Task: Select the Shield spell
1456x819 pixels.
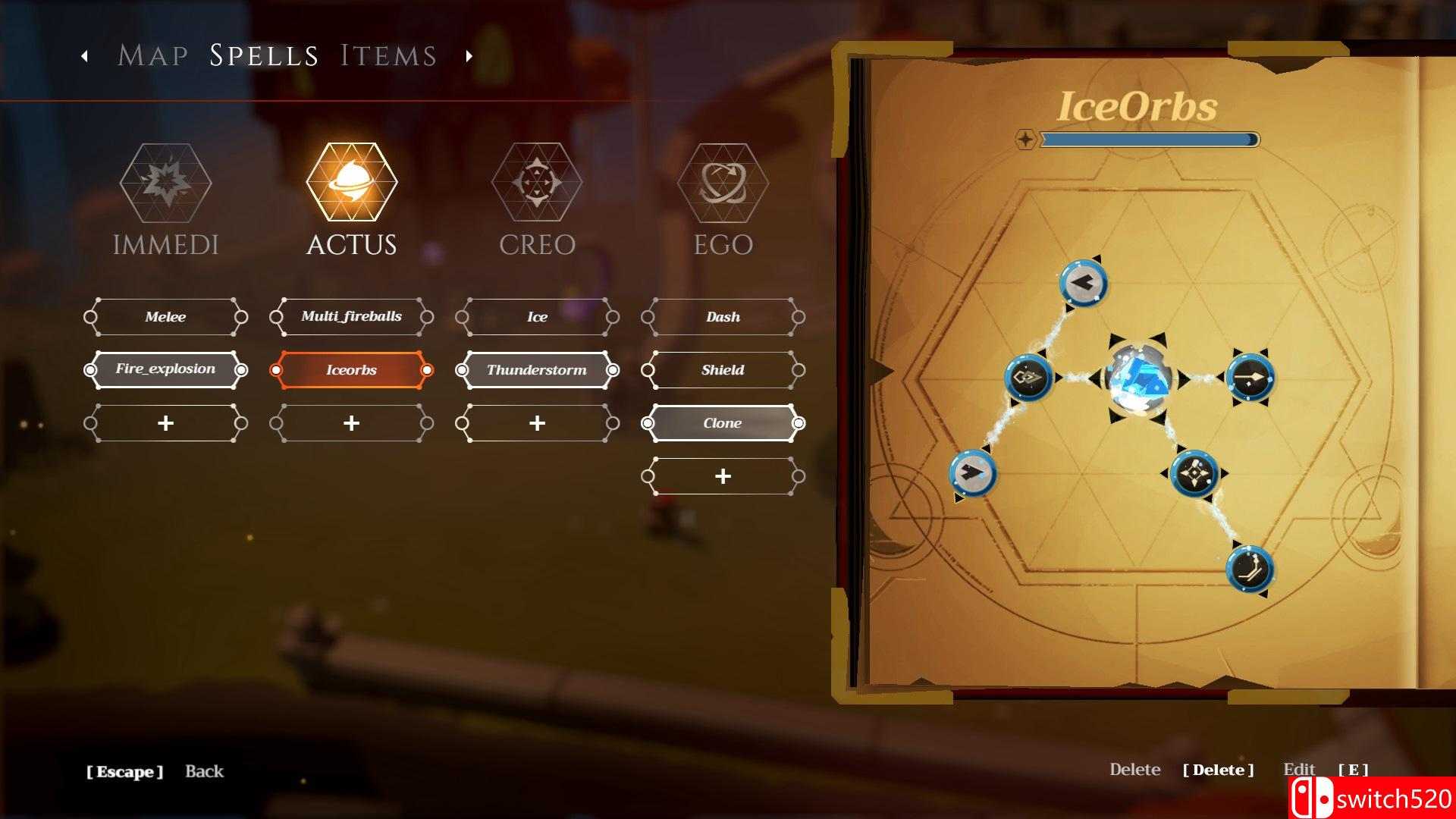Action: coord(723,370)
